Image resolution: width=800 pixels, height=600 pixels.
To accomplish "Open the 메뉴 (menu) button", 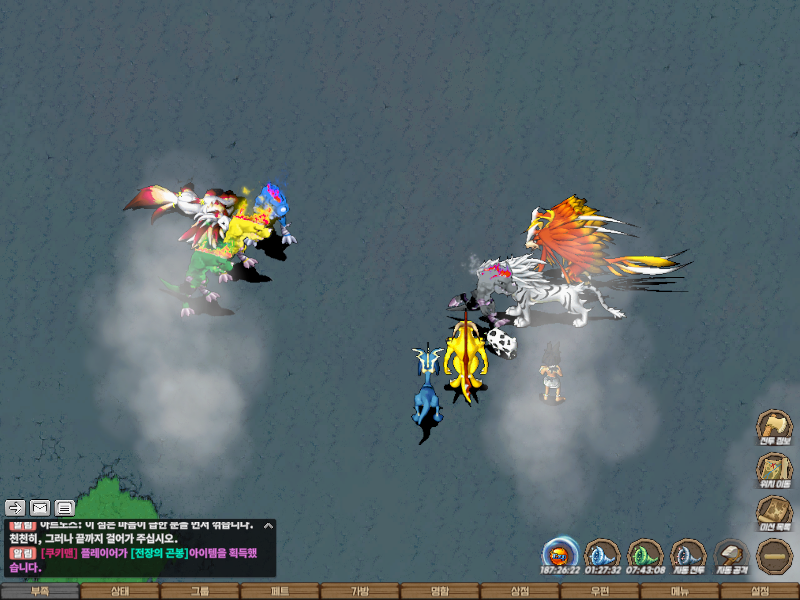I will (x=680, y=591).
